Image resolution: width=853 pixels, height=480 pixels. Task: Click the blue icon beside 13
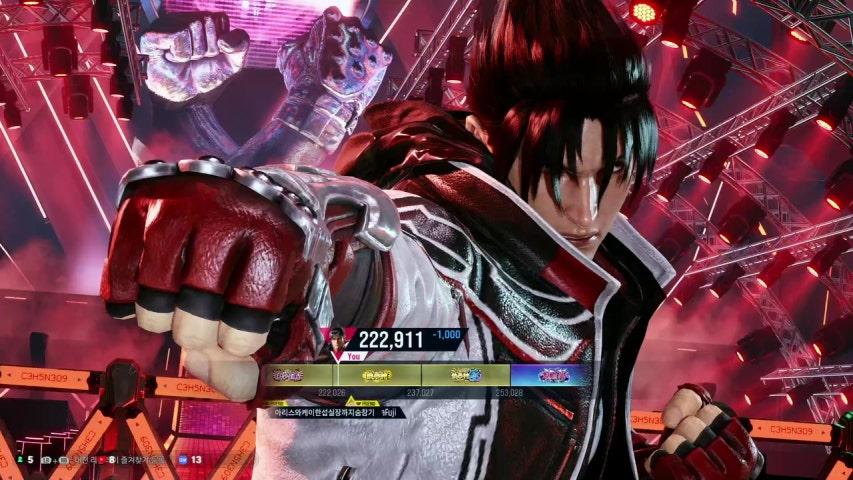click(x=182, y=460)
